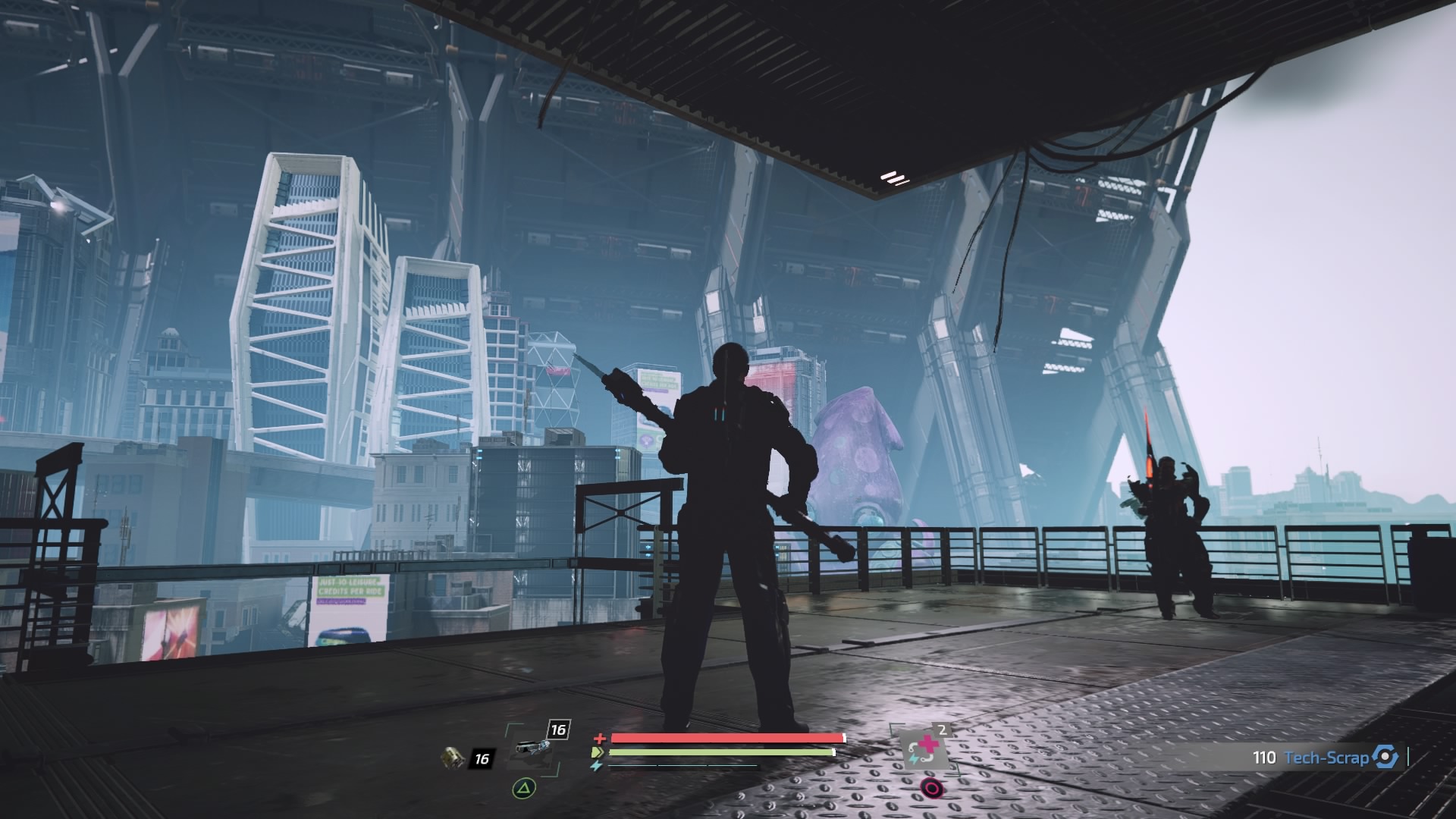This screenshot has height=819, width=1456.
Task: Click the drone ammo canister icon
Action: coord(453,757)
